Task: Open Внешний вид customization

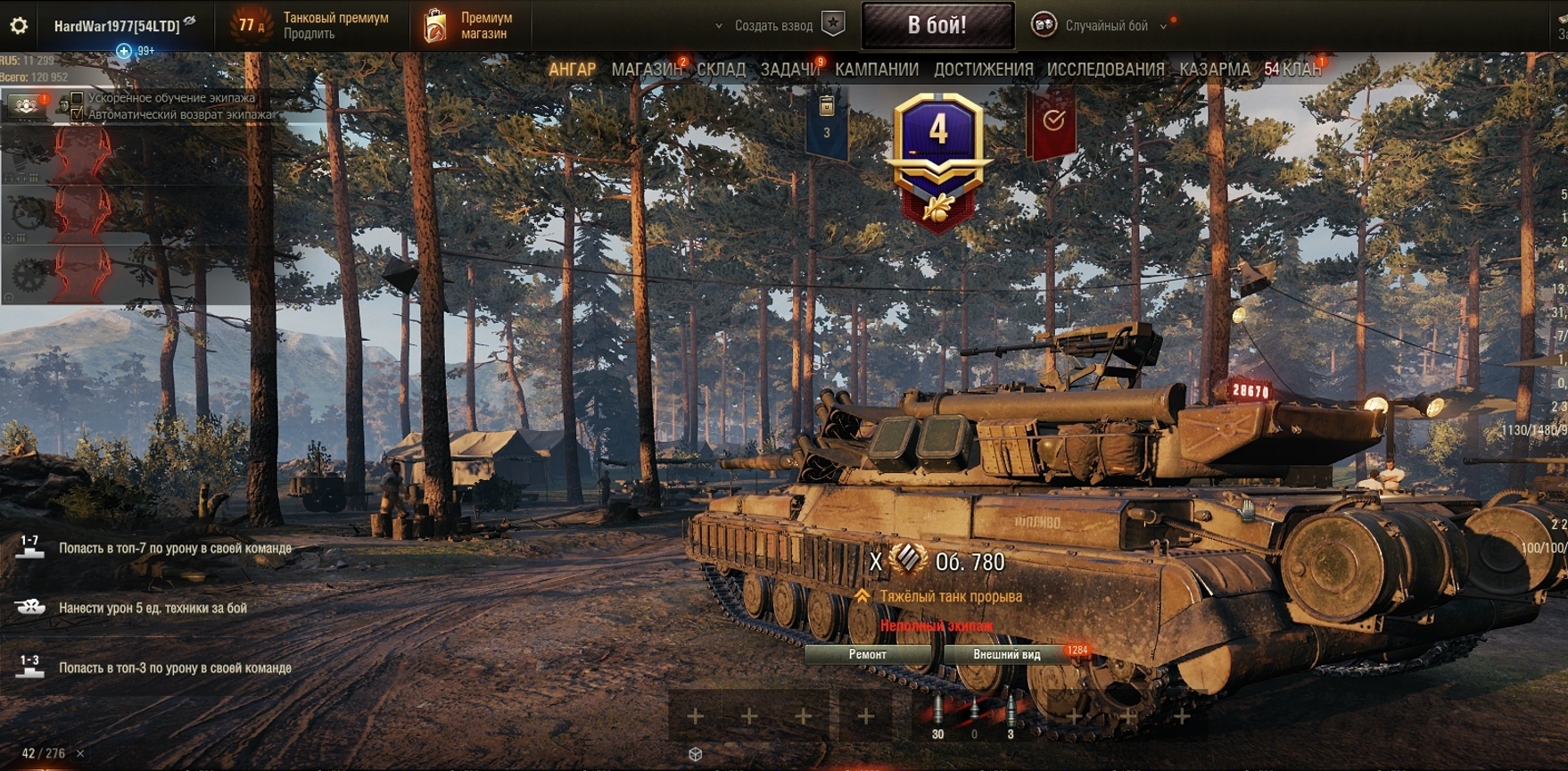Action: [1006, 654]
